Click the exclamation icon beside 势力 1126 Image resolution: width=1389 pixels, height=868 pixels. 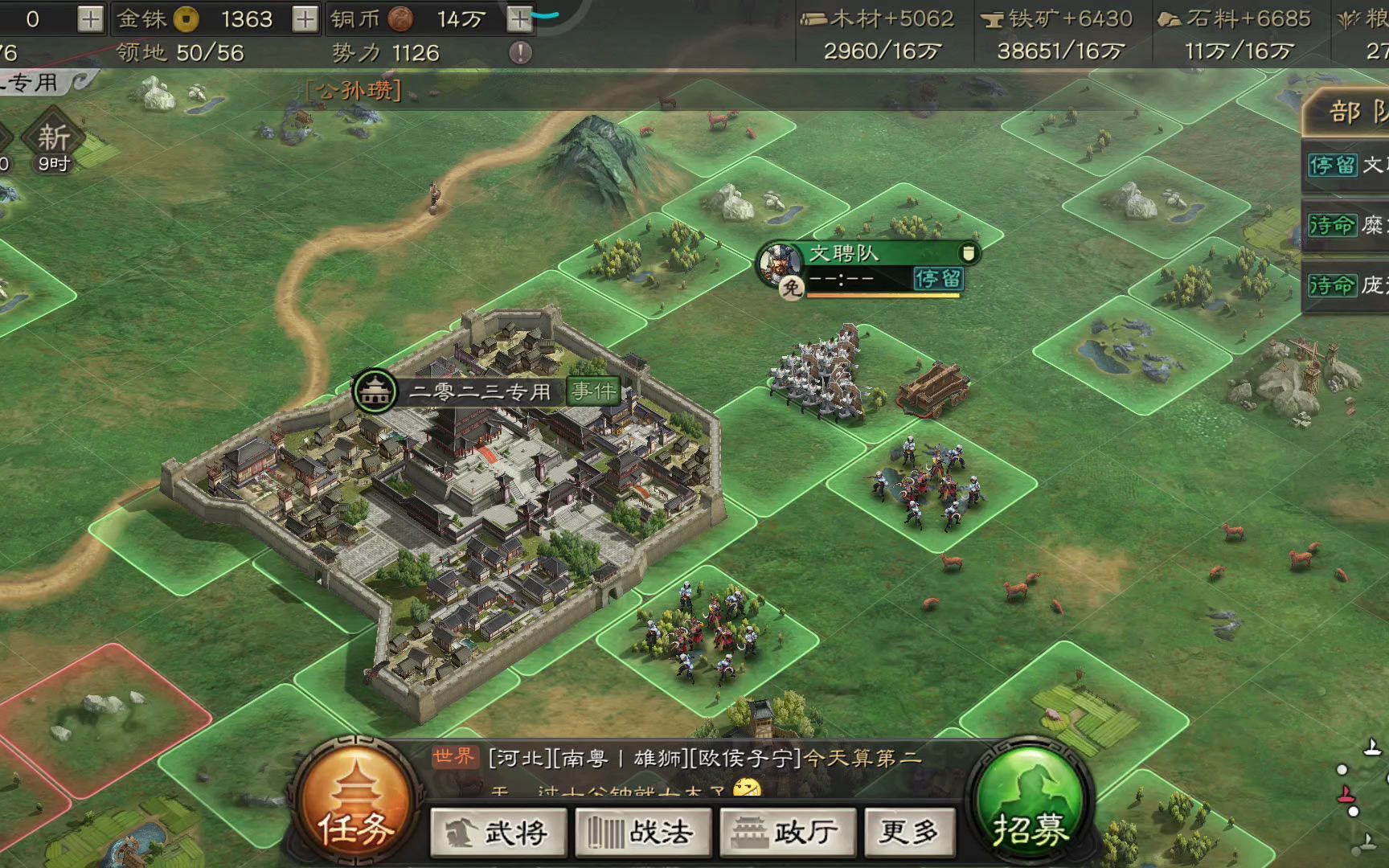521,51
